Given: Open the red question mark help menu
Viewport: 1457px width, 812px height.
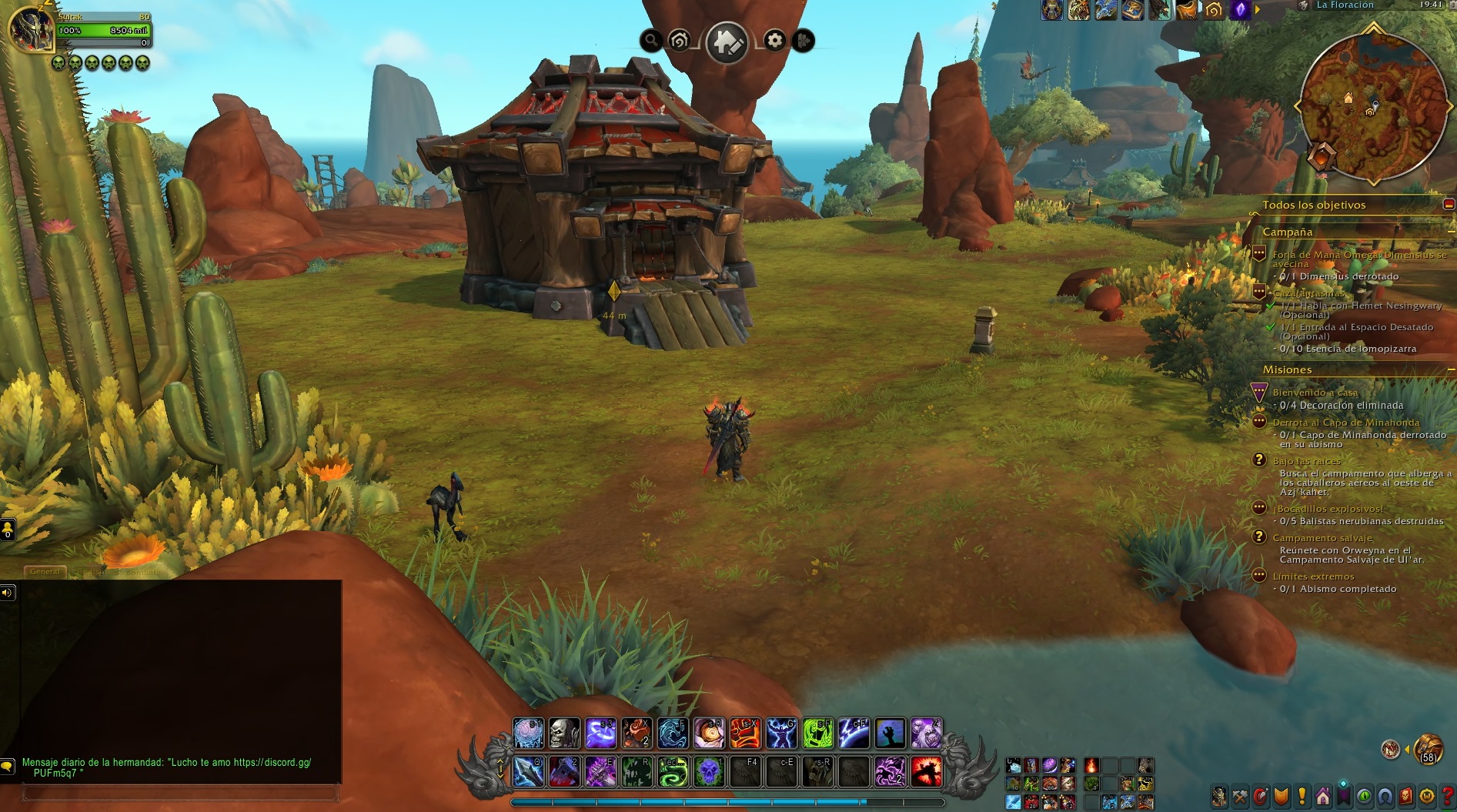Looking at the screenshot, I should pyautogui.click(x=1448, y=797).
